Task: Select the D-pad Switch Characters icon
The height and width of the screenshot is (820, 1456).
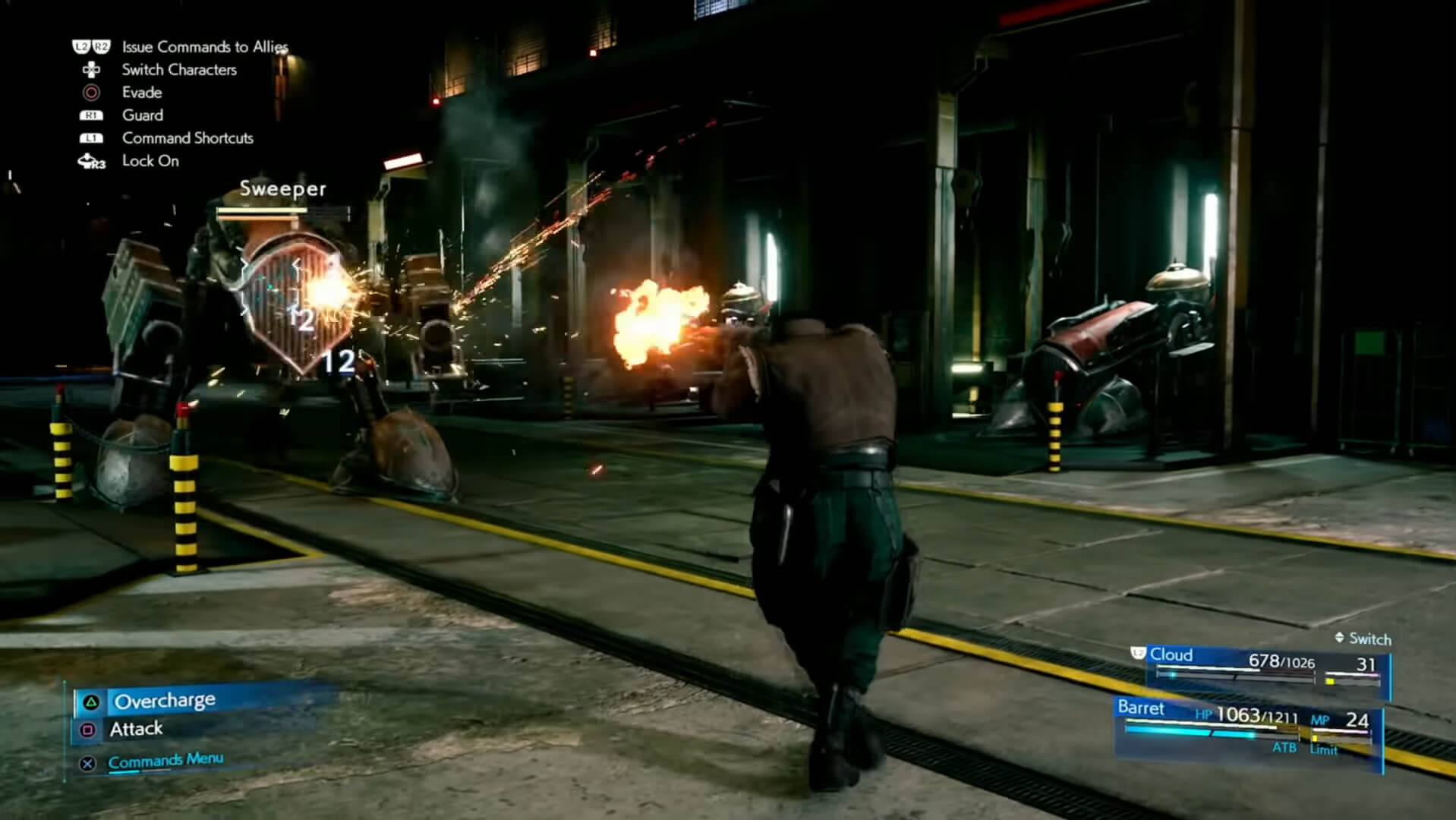Action: click(x=90, y=70)
